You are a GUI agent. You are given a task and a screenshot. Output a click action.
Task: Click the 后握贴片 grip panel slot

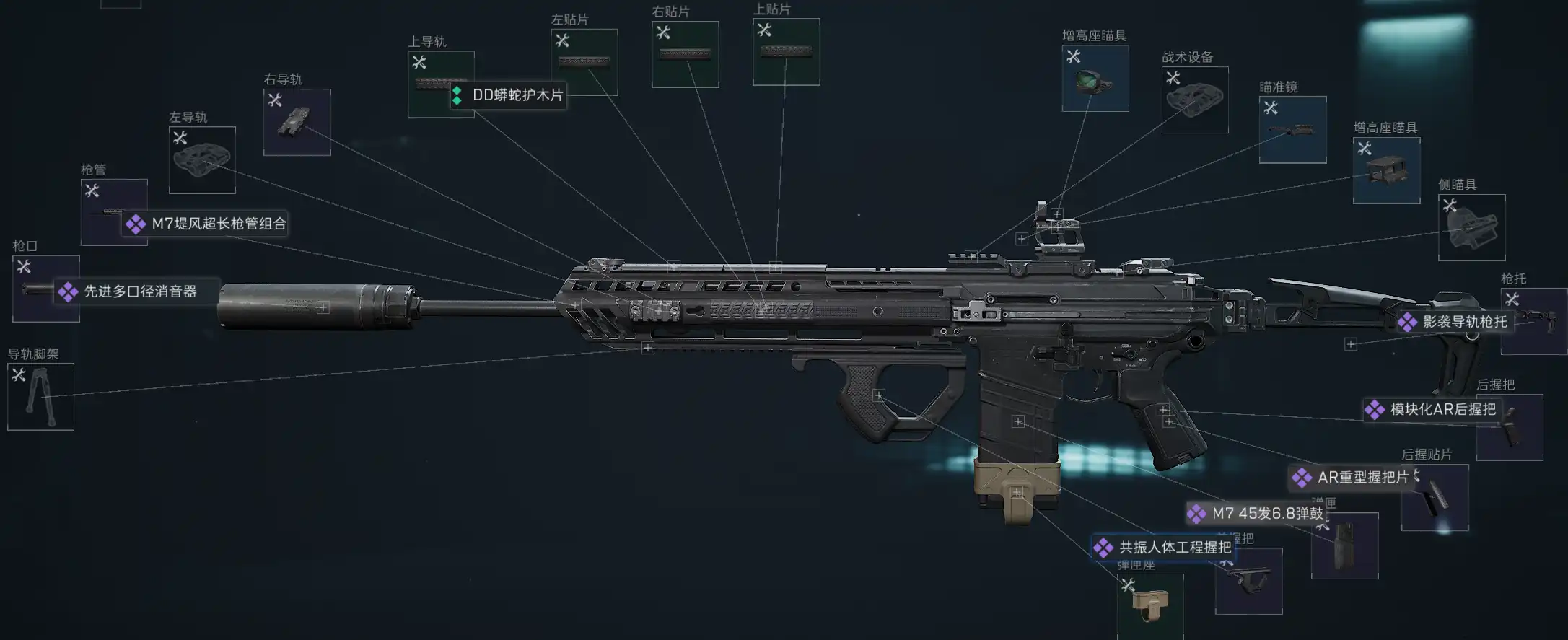pyautogui.click(x=1435, y=497)
